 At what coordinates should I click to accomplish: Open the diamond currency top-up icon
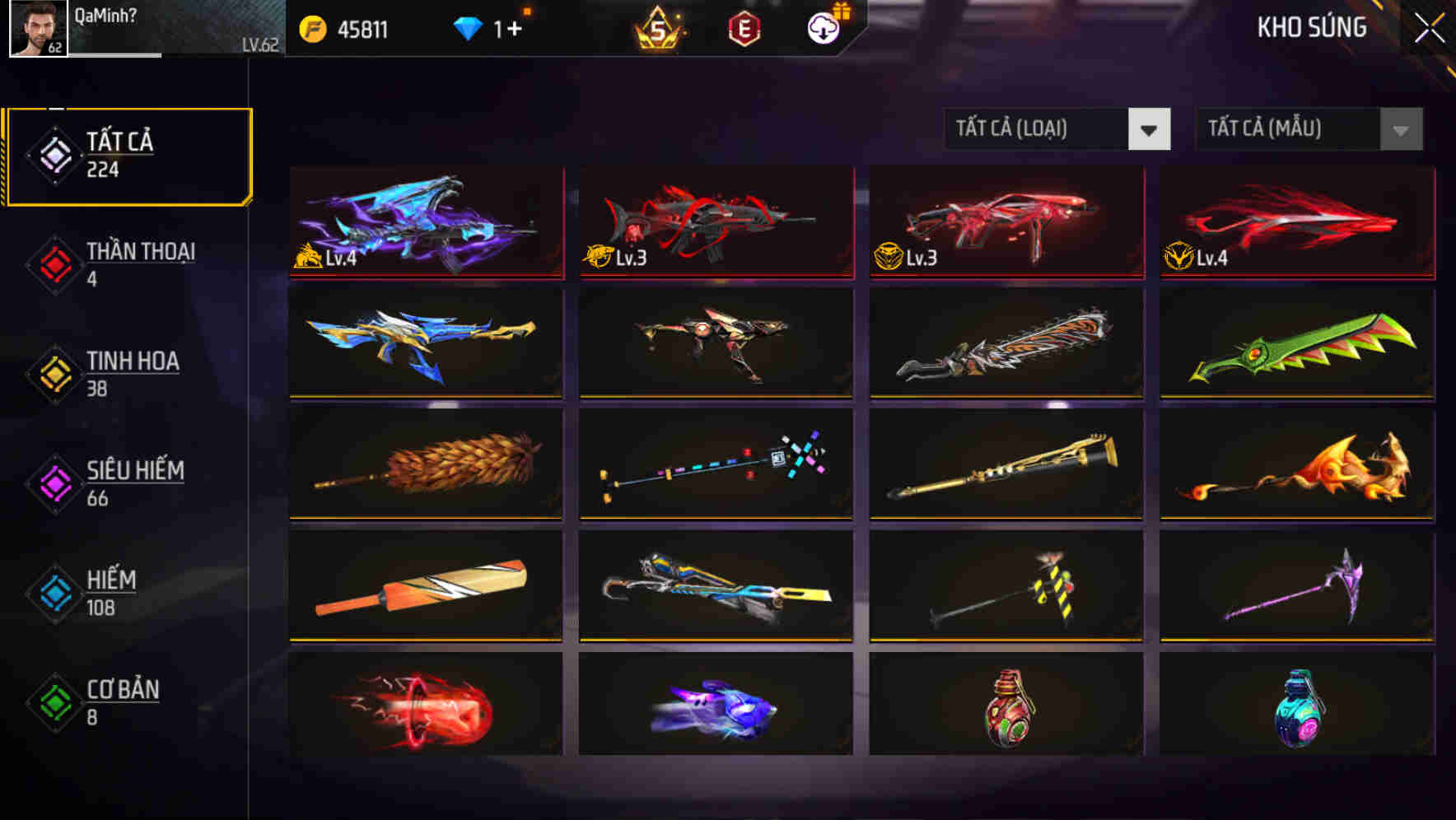click(467, 26)
